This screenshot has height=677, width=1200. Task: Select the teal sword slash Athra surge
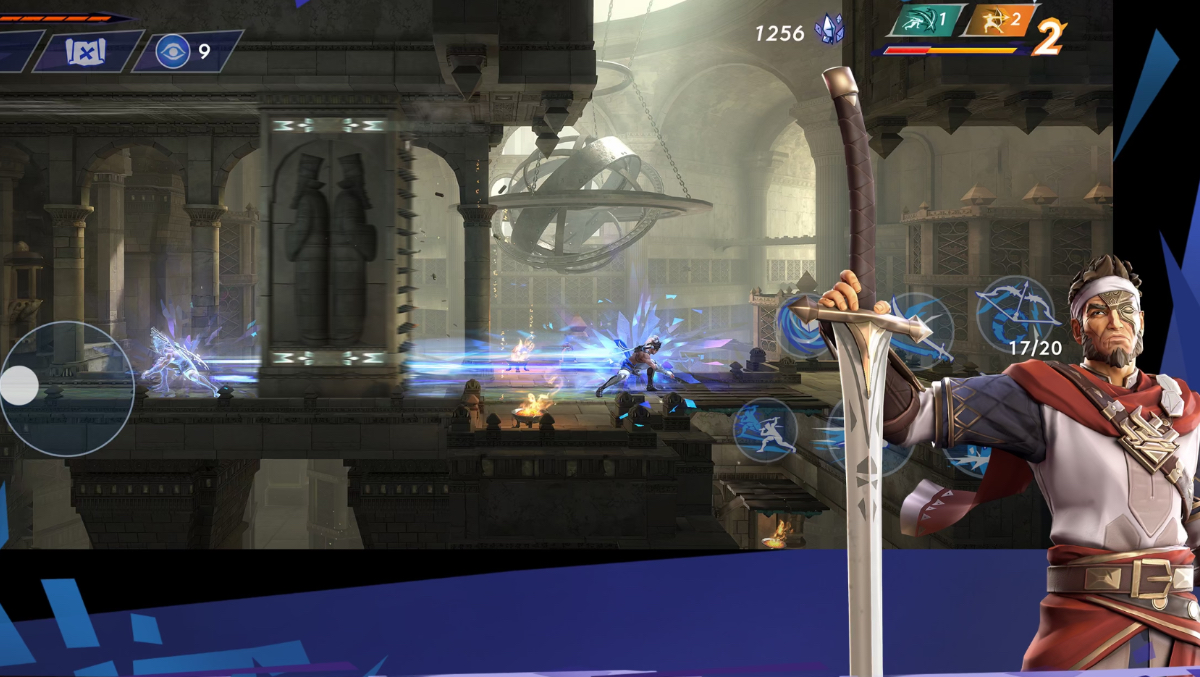click(924, 20)
